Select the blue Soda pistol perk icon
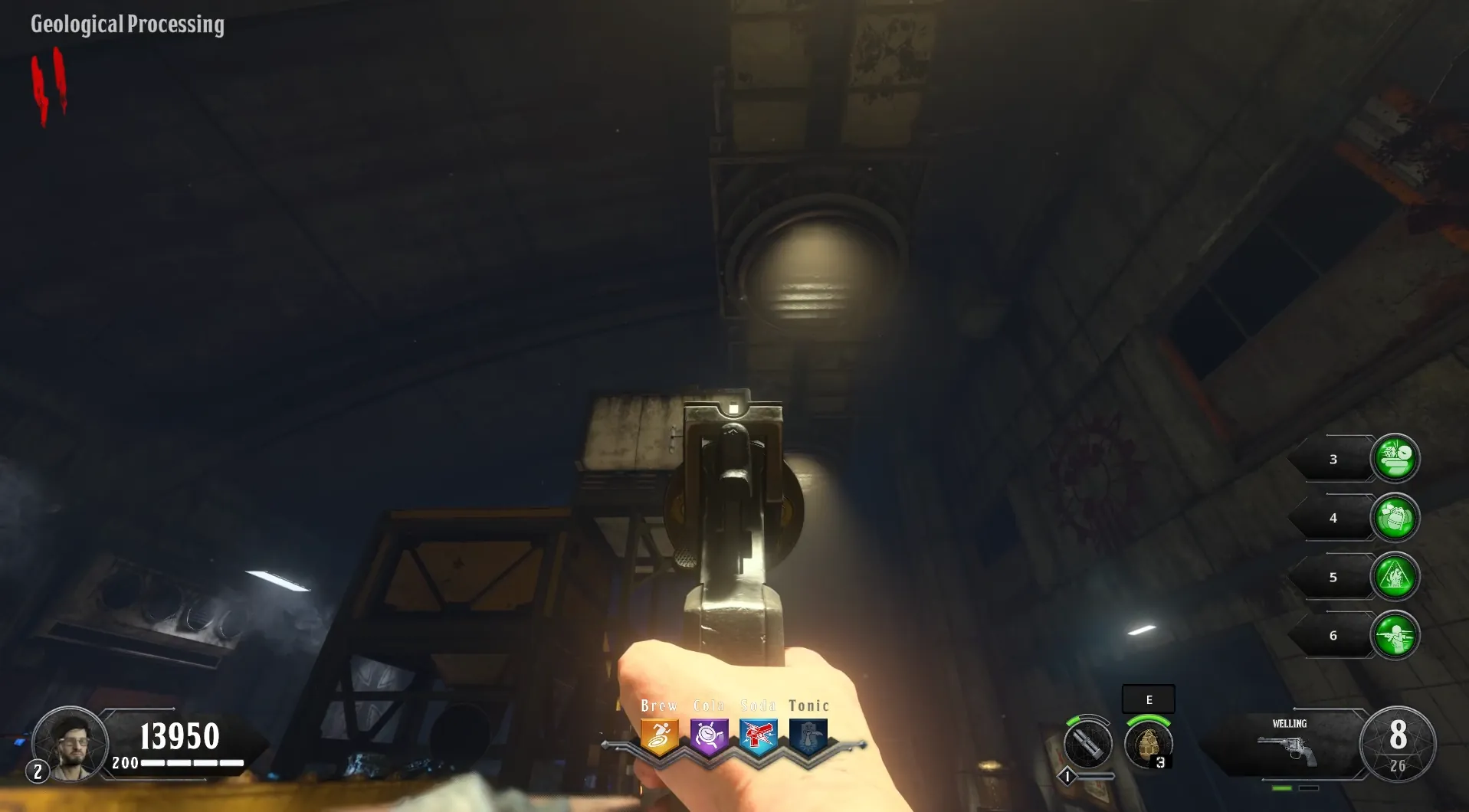Image resolution: width=1469 pixels, height=812 pixels. coord(759,736)
